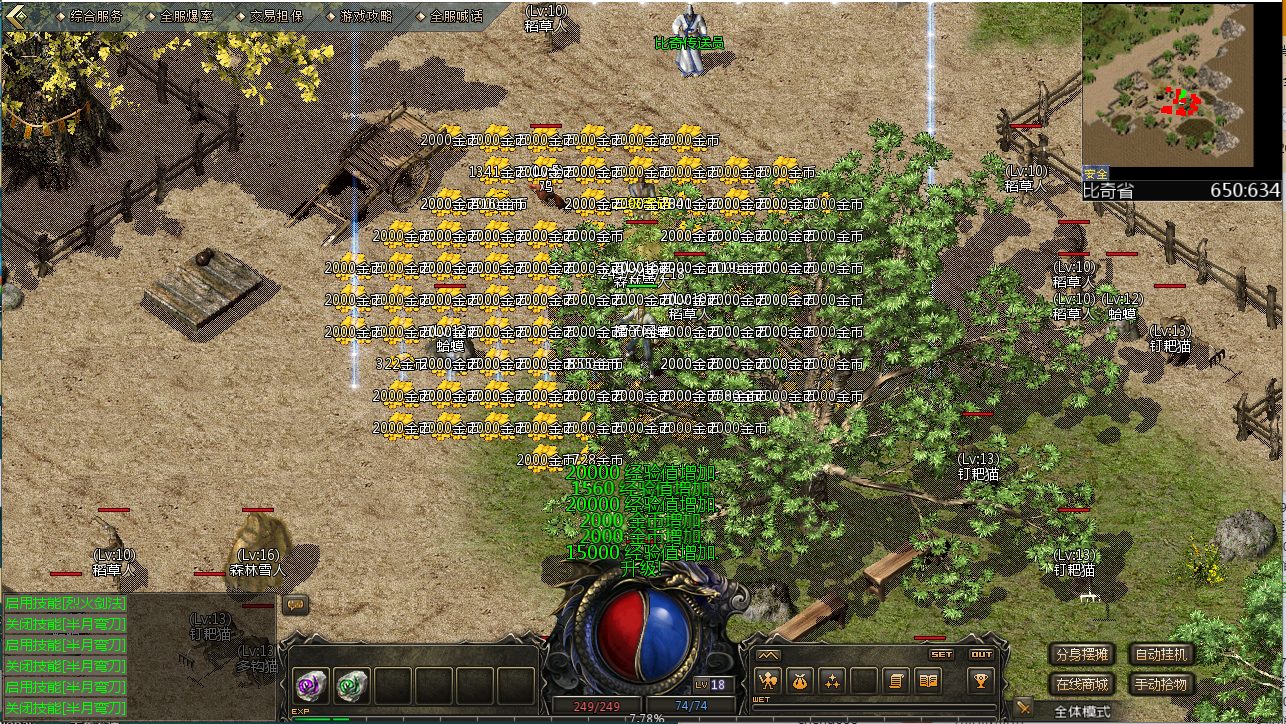Open the chat bubble button
The width and height of the screenshot is (1286, 724).
point(296,605)
